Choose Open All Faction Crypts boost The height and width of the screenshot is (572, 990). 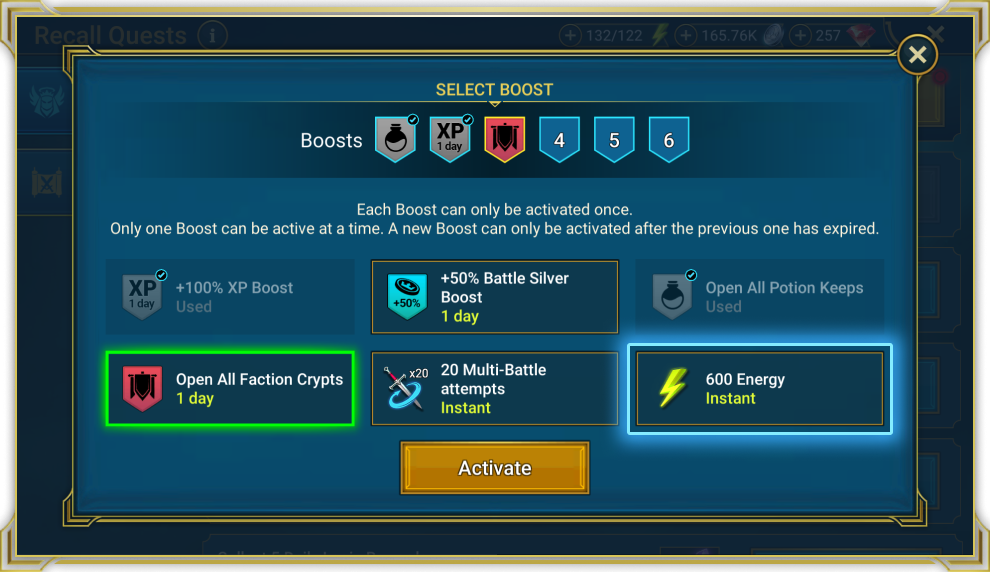click(x=230, y=389)
